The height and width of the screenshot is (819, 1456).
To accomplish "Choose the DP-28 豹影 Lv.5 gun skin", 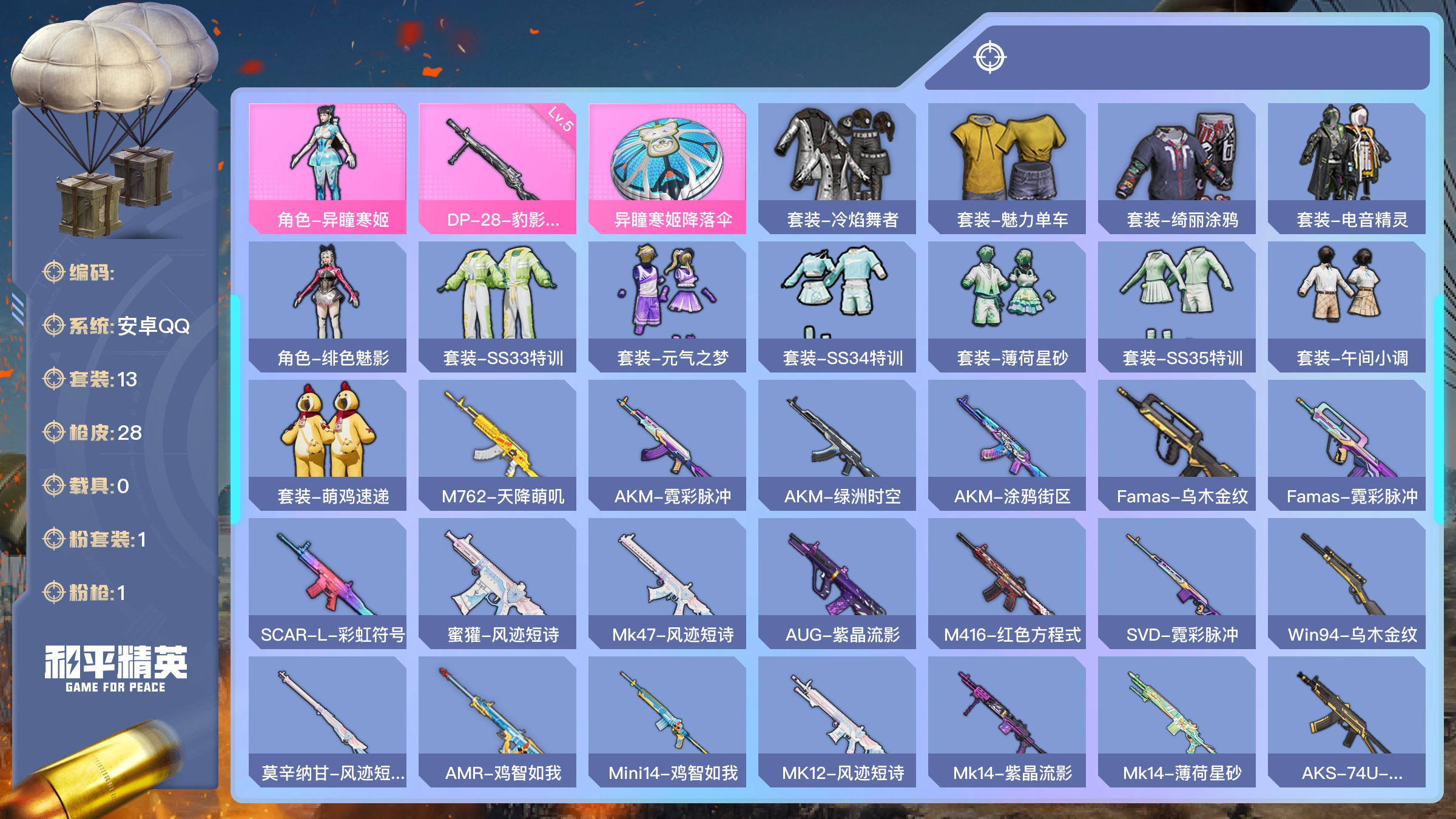I will pos(497,167).
